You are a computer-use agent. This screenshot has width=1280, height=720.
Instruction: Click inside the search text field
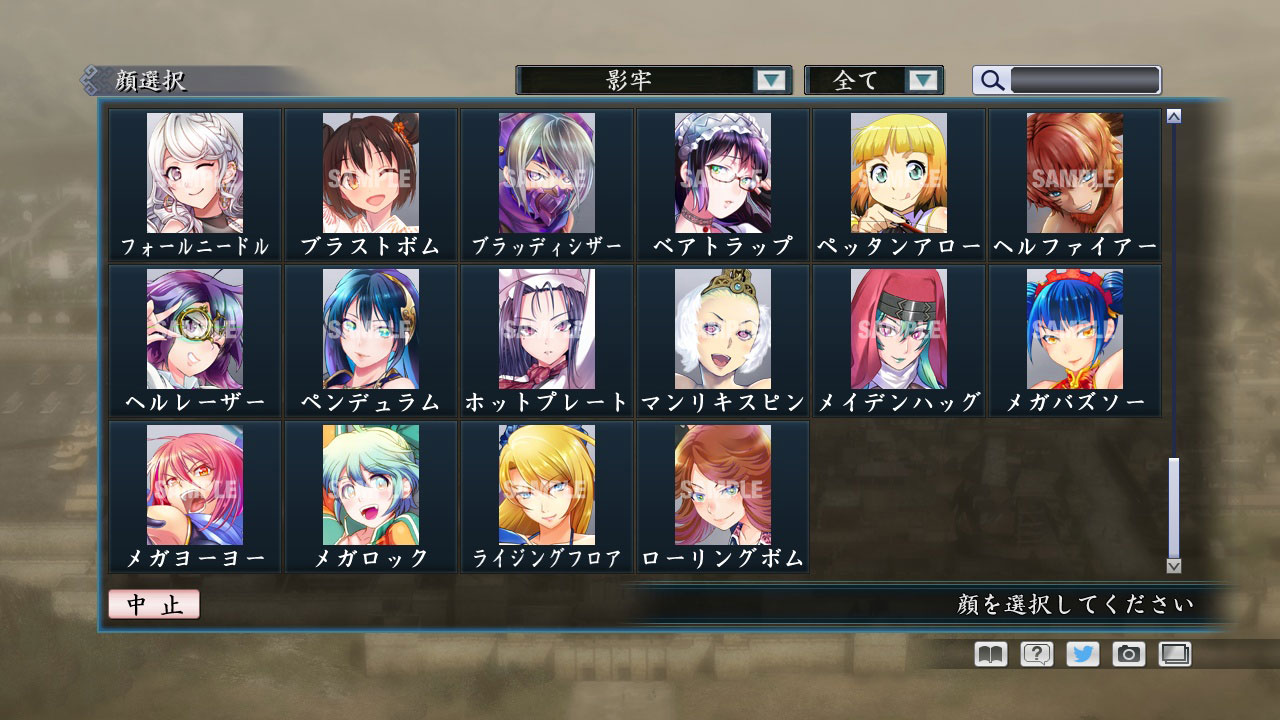(x=1085, y=78)
